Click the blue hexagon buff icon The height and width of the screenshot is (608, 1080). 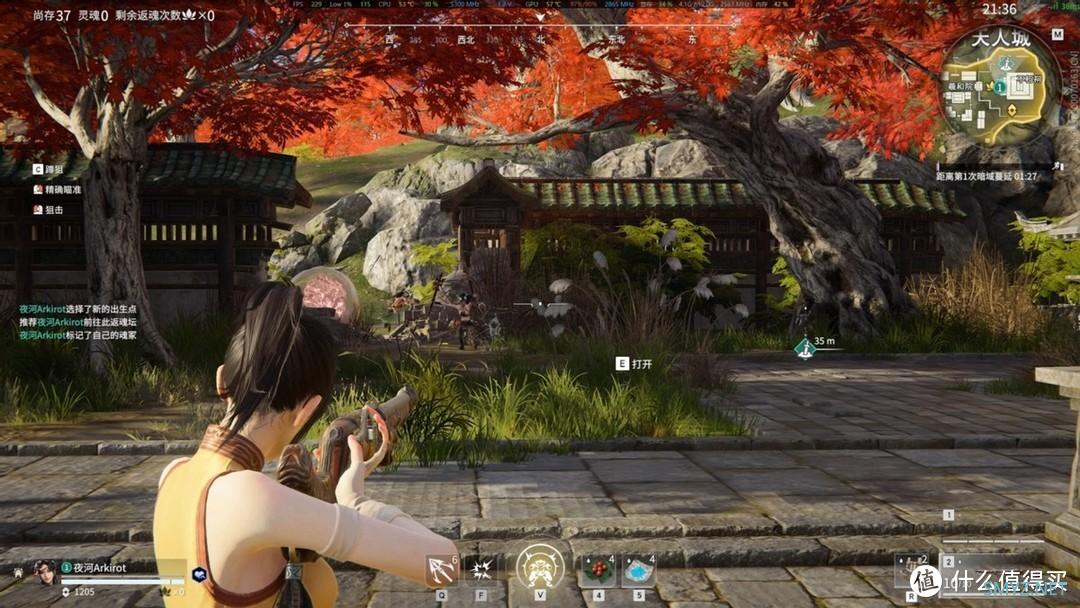point(199,575)
